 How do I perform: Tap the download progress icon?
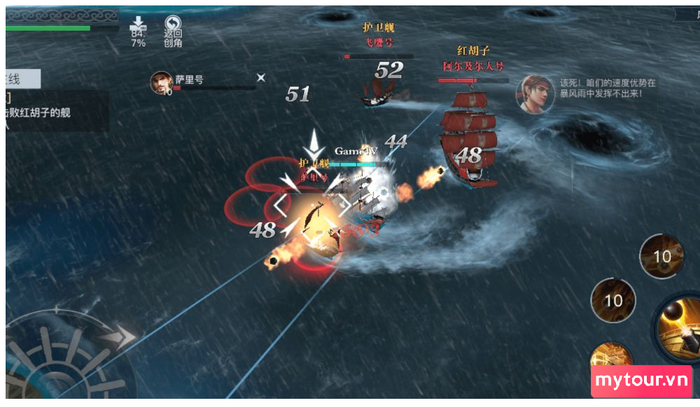[x=137, y=24]
